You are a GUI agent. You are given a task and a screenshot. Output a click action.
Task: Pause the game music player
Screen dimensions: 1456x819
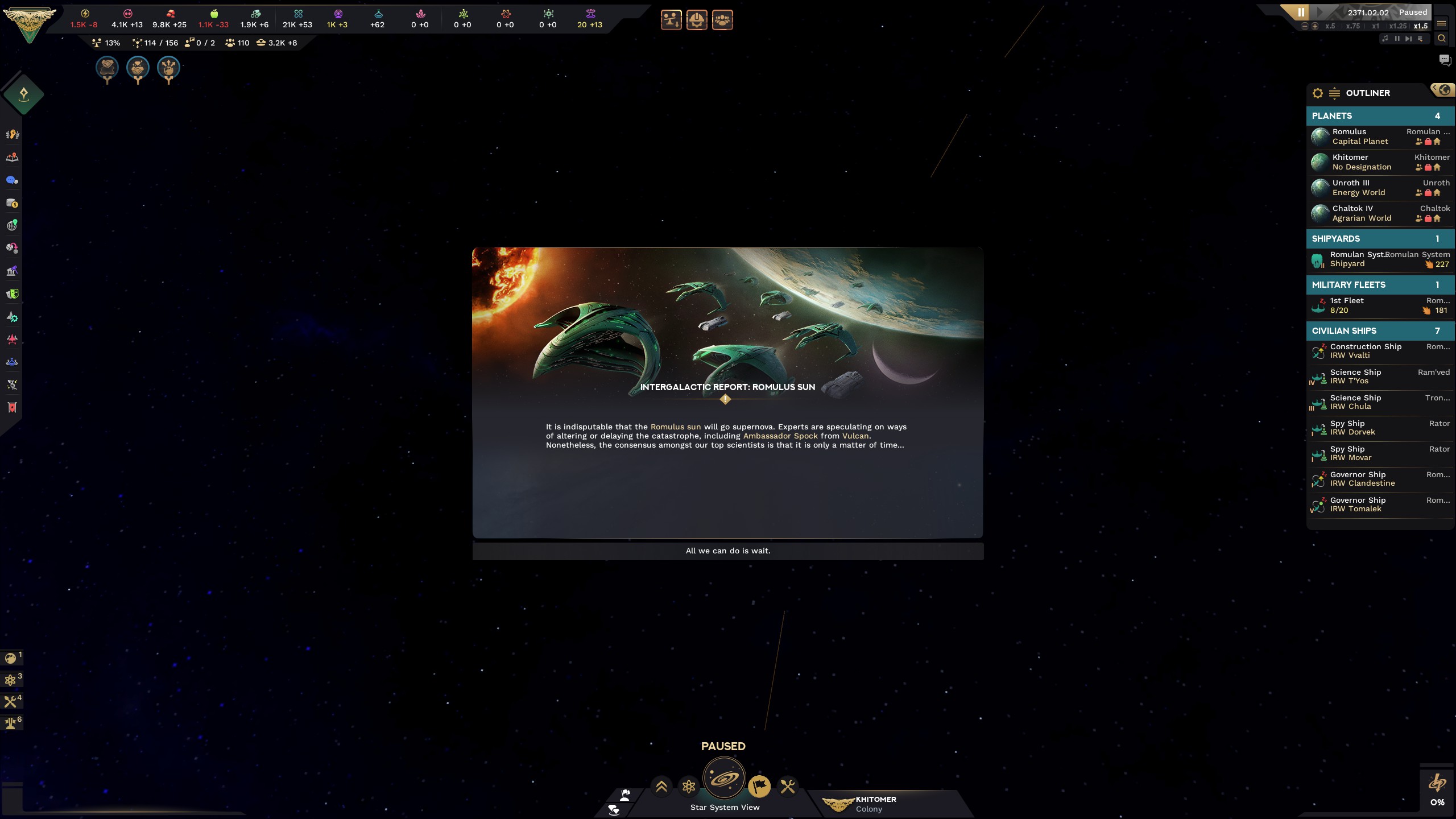(1397, 38)
